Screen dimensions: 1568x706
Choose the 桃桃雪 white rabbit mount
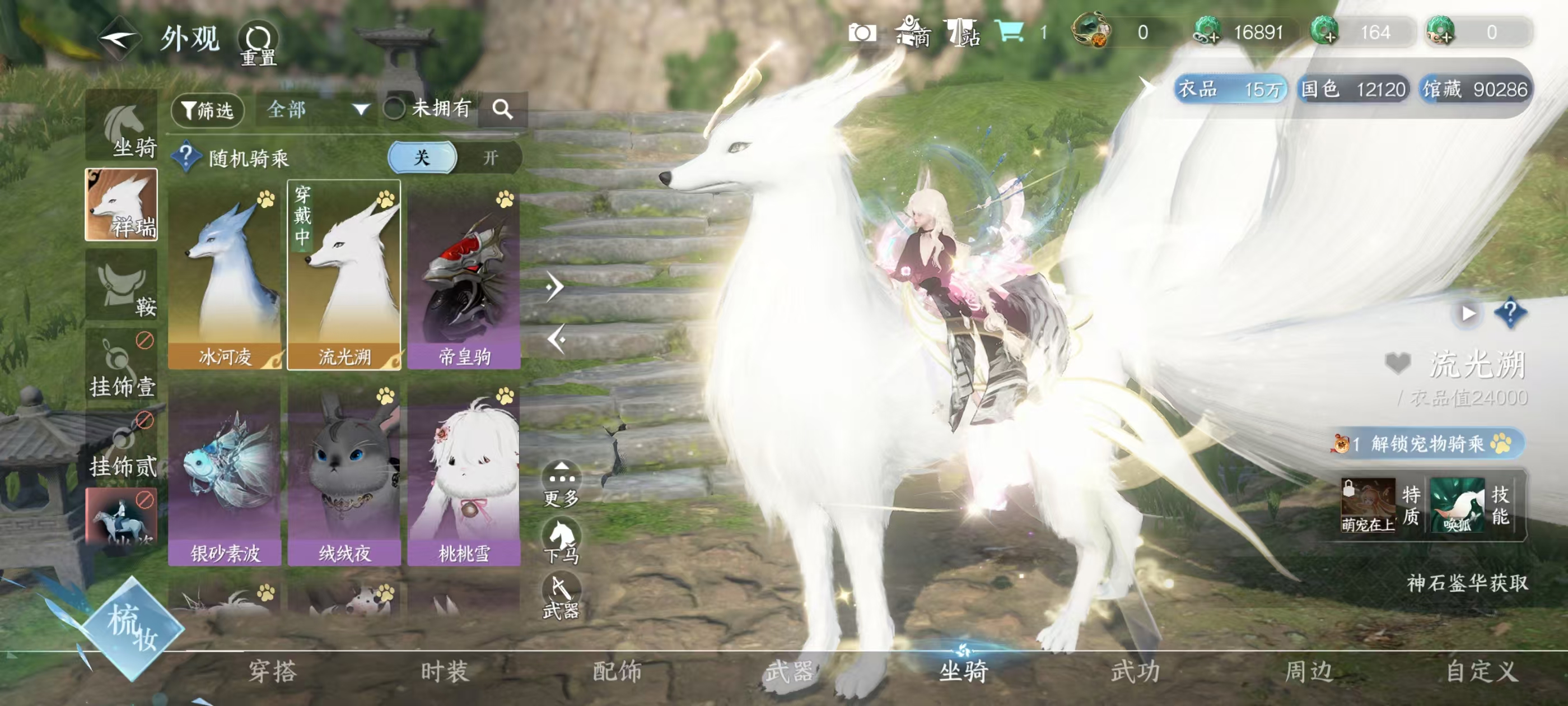(464, 474)
